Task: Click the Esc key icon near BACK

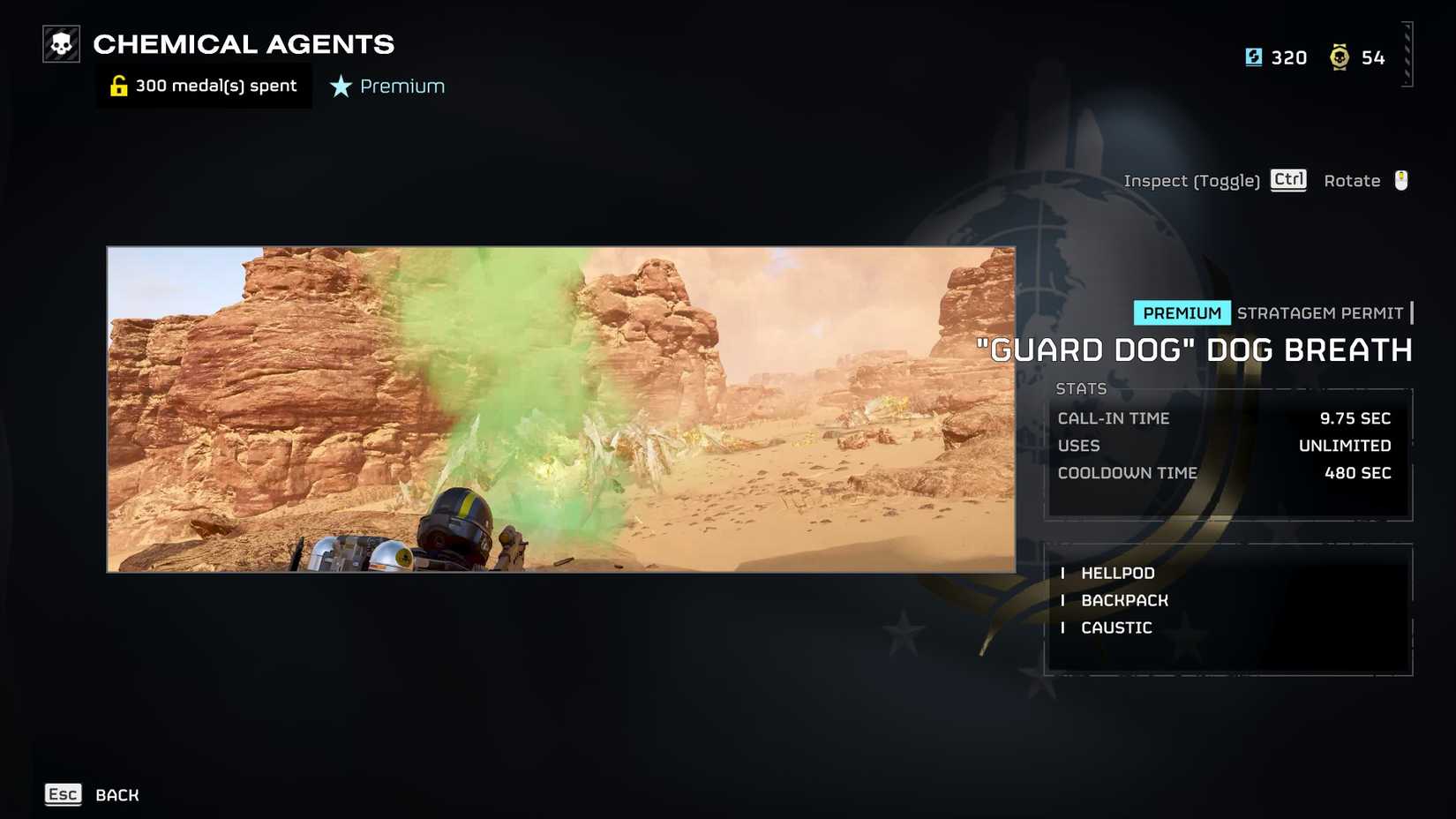Action: tap(63, 794)
